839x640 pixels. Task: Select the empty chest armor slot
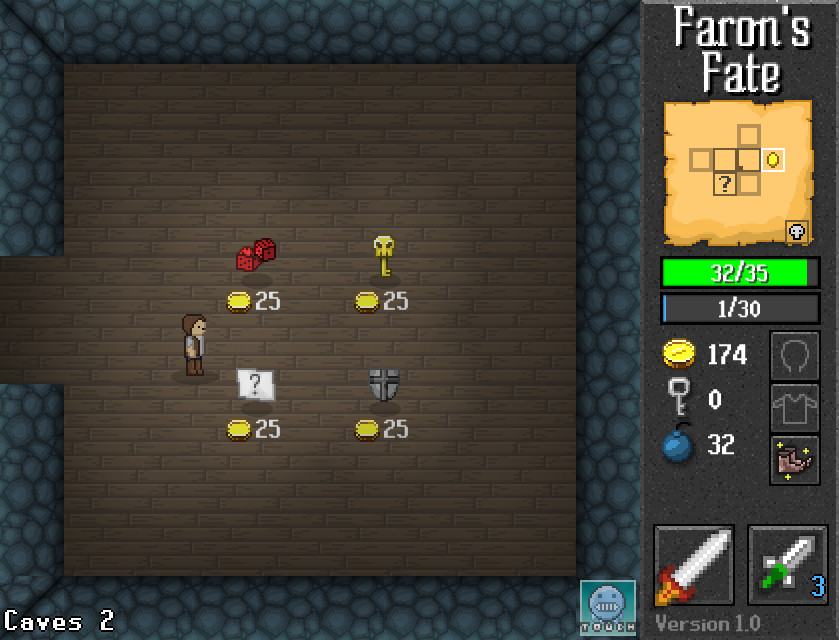795,408
